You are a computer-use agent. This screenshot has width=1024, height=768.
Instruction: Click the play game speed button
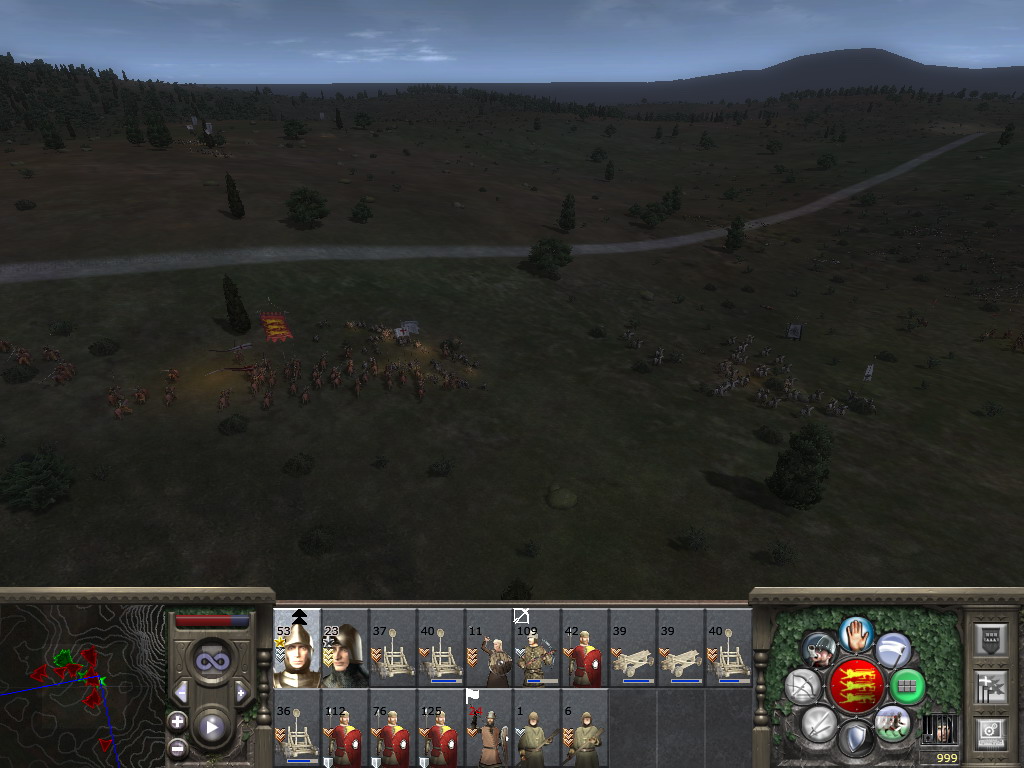[211, 727]
